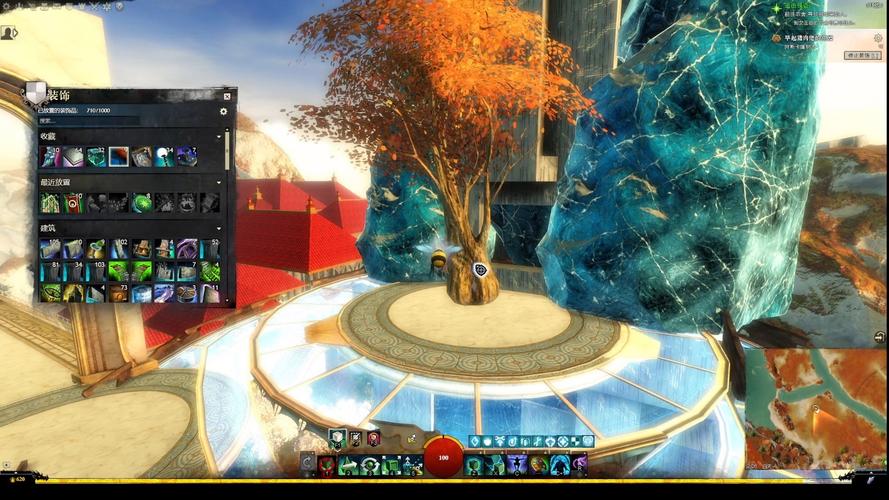
Task: Activate the red mask skill icon
Action: point(327,465)
